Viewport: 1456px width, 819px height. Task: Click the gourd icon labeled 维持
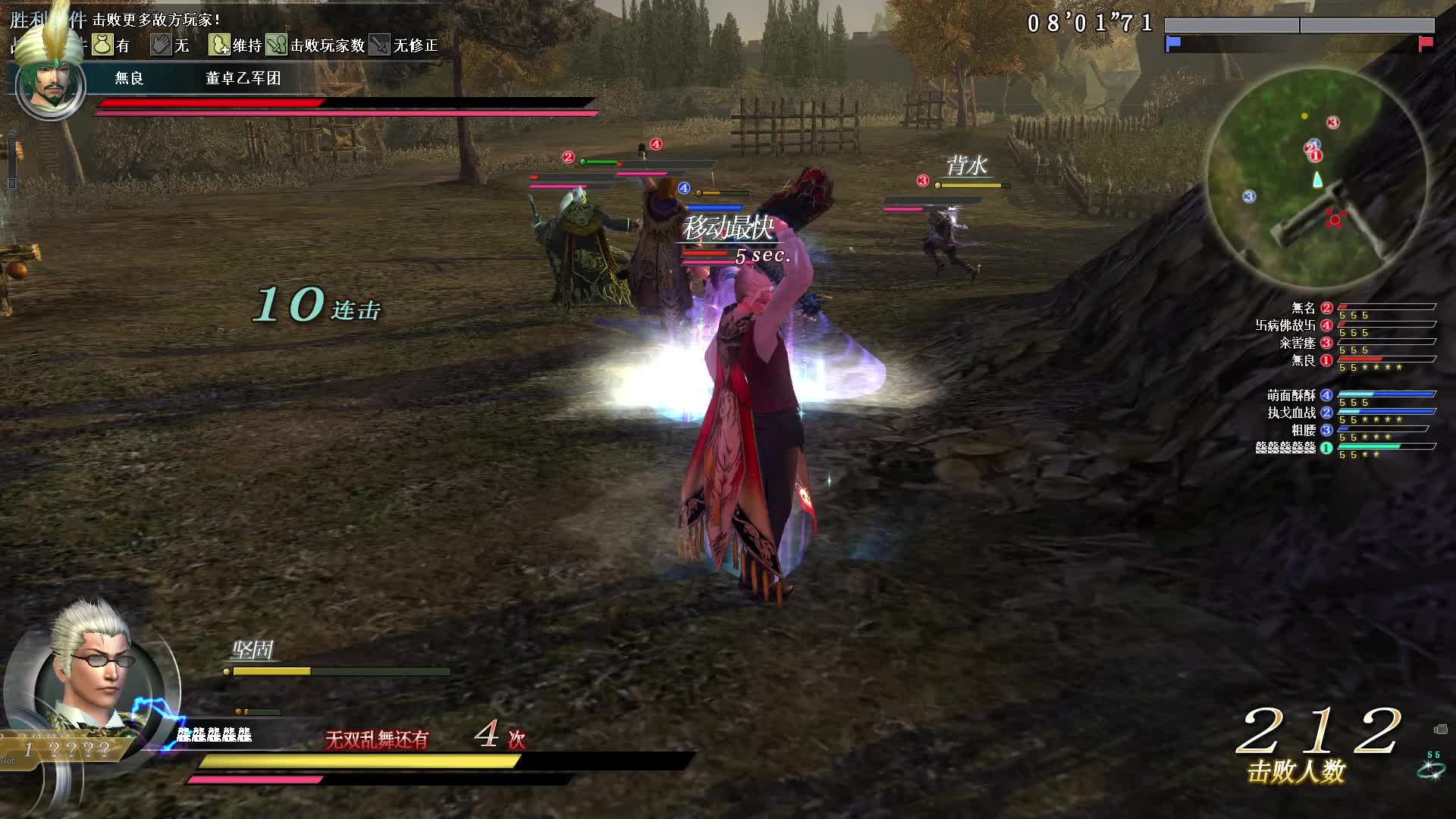[x=219, y=45]
